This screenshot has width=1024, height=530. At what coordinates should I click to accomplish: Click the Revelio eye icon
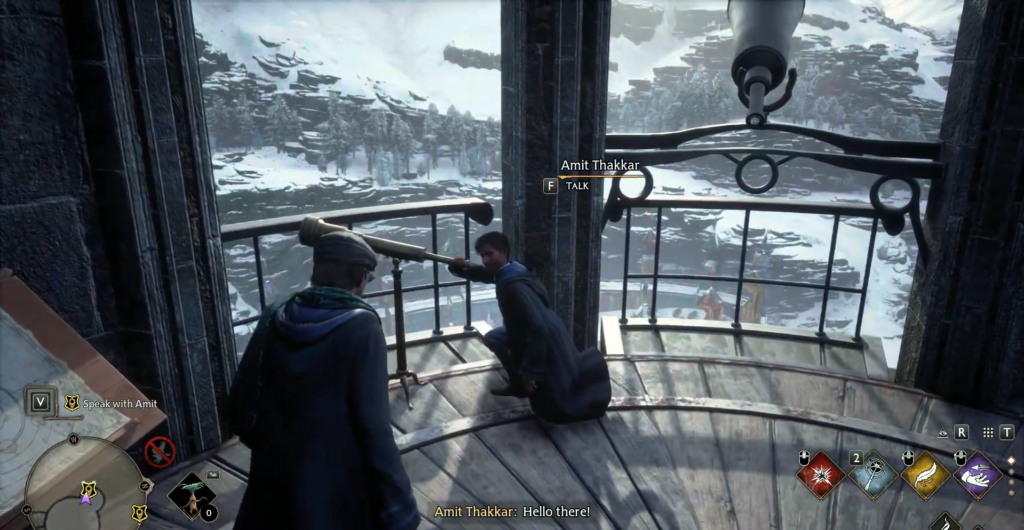pos(942,433)
